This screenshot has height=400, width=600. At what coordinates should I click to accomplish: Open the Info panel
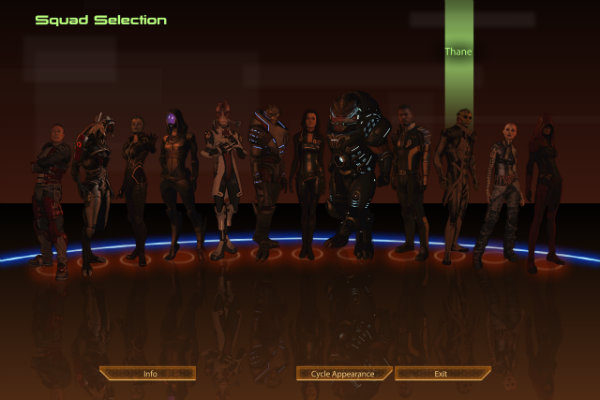(150, 373)
